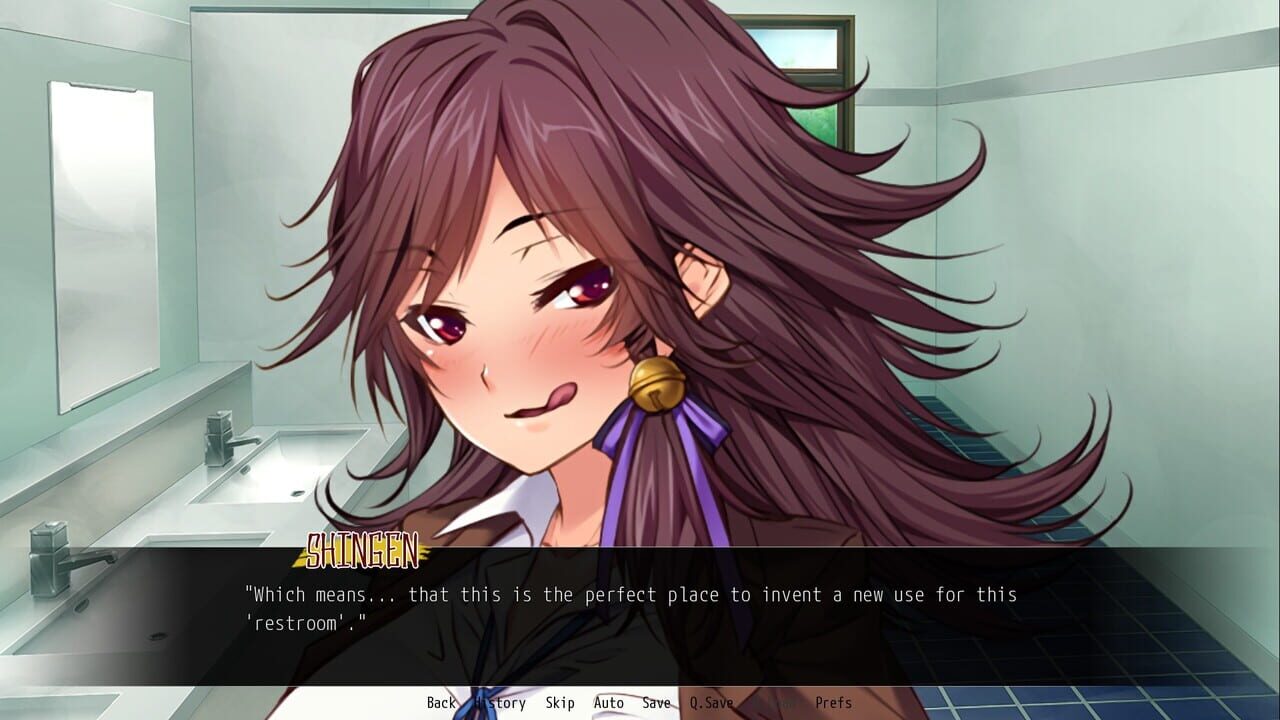Select the grayed-out Q.Load option
The height and width of the screenshot is (720, 1280).
coord(775,703)
